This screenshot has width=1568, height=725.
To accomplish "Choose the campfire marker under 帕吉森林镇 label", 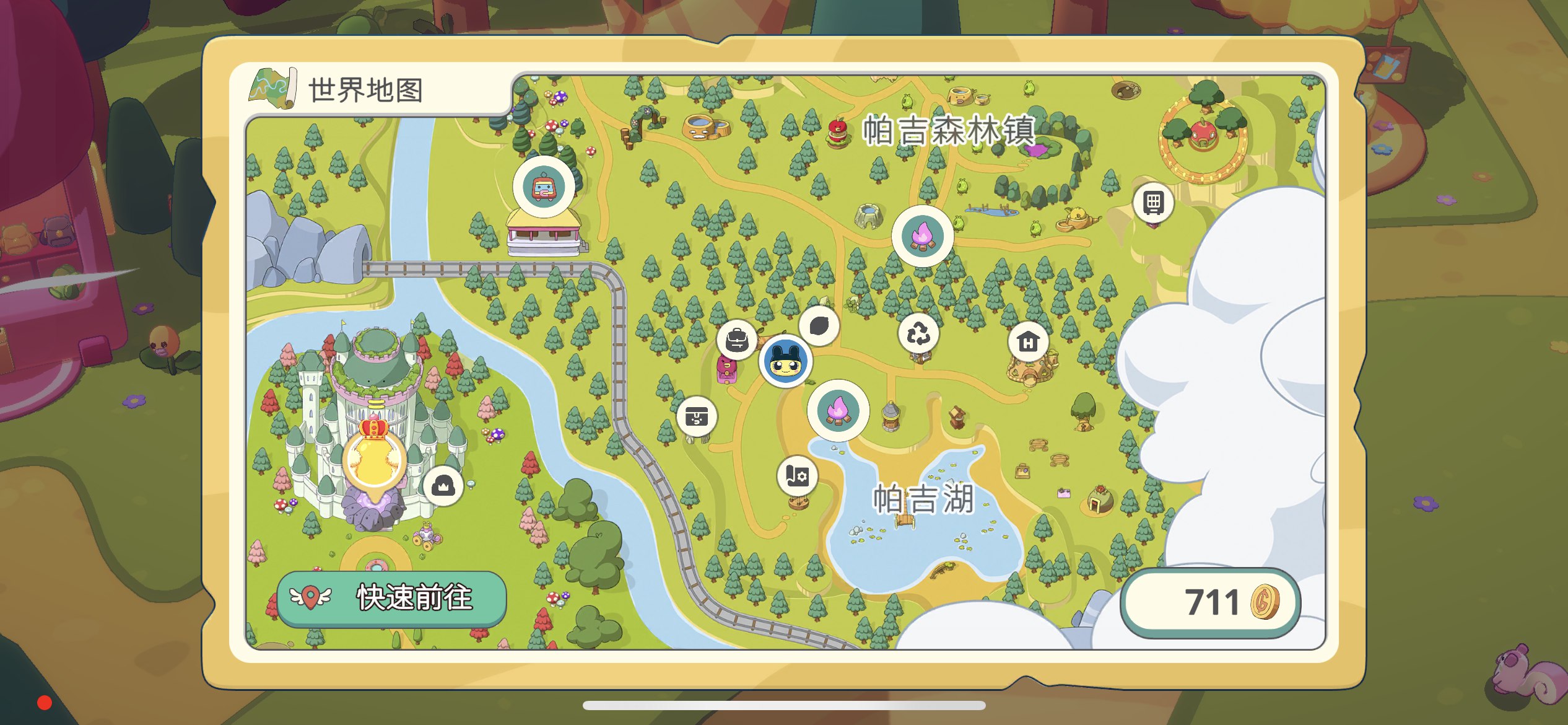I will coord(922,236).
